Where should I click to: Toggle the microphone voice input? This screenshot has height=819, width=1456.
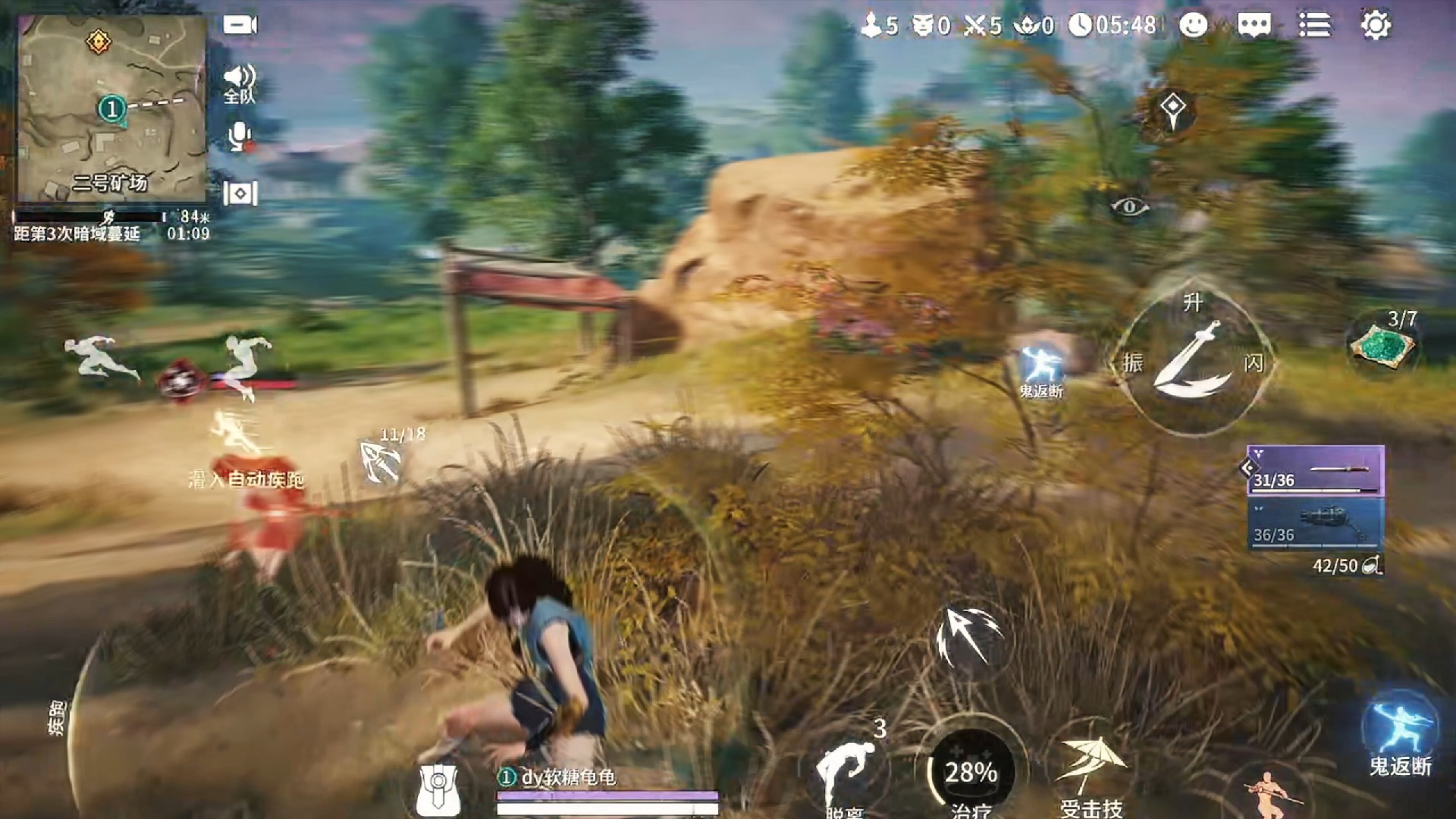(x=240, y=136)
